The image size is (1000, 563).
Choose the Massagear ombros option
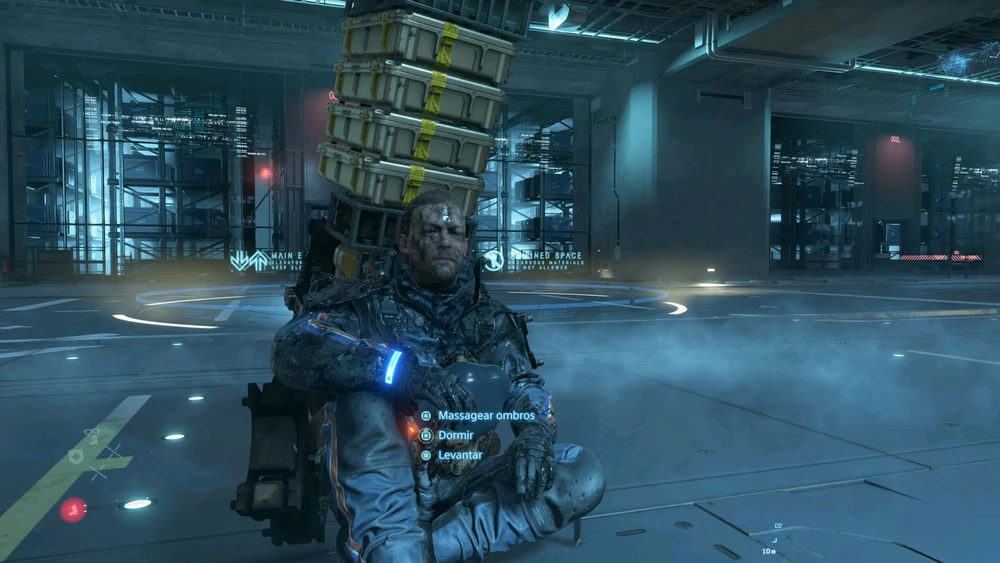[x=486, y=415]
